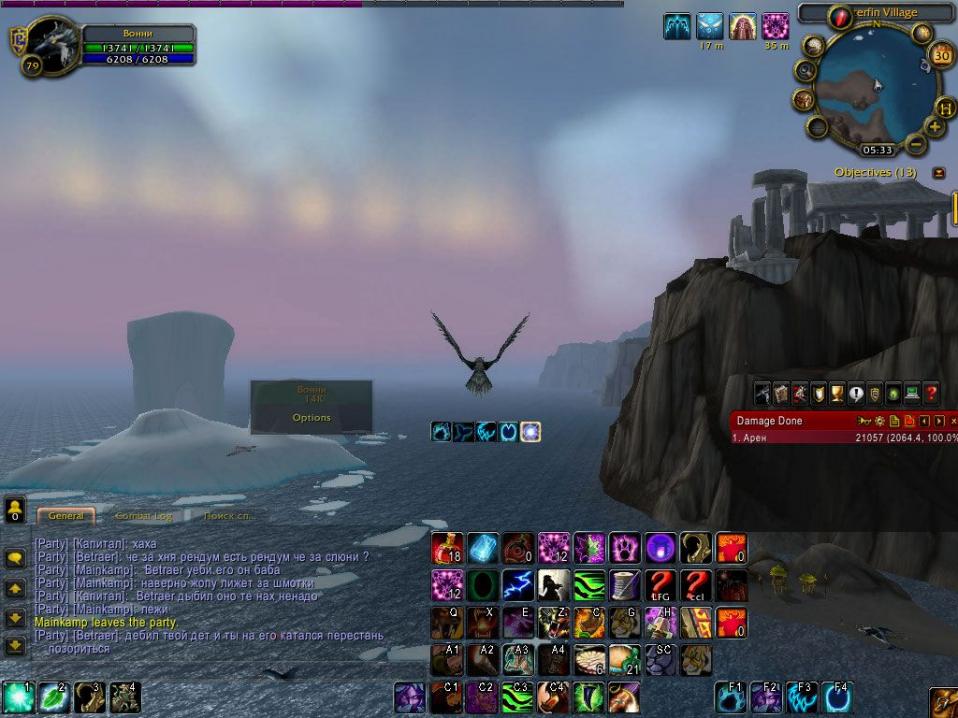Activate the blue lightning bolt ability

coord(518,585)
